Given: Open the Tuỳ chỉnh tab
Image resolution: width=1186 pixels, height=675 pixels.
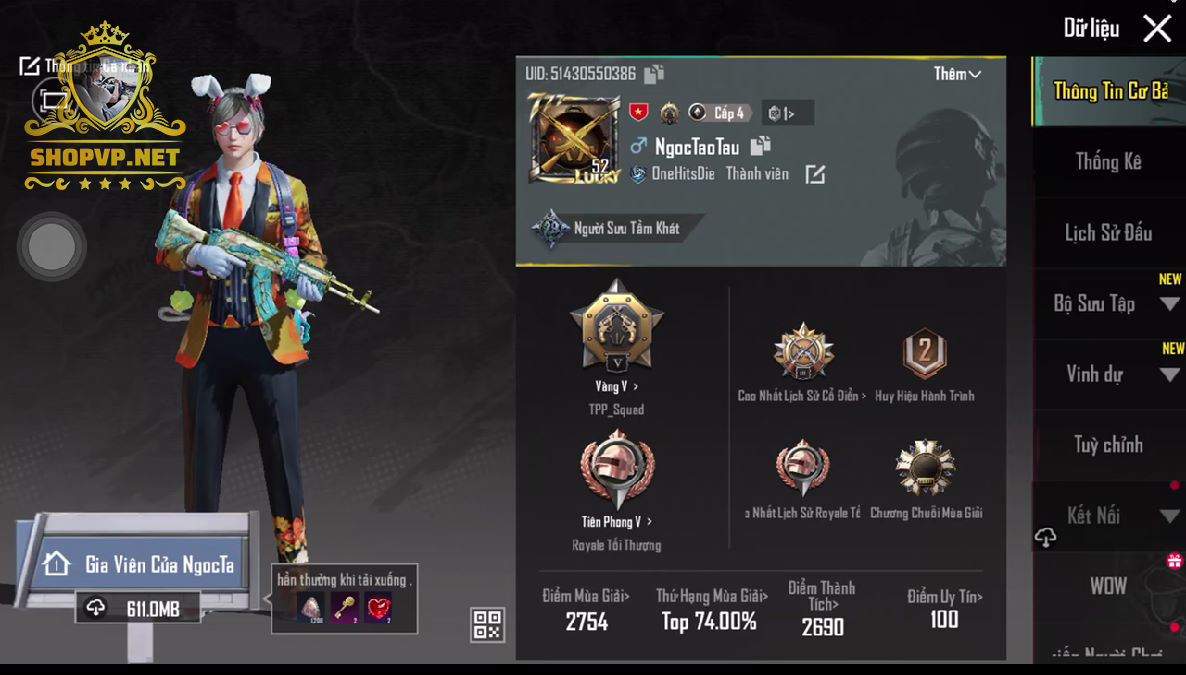Looking at the screenshot, I should [x=1108, y=445].
